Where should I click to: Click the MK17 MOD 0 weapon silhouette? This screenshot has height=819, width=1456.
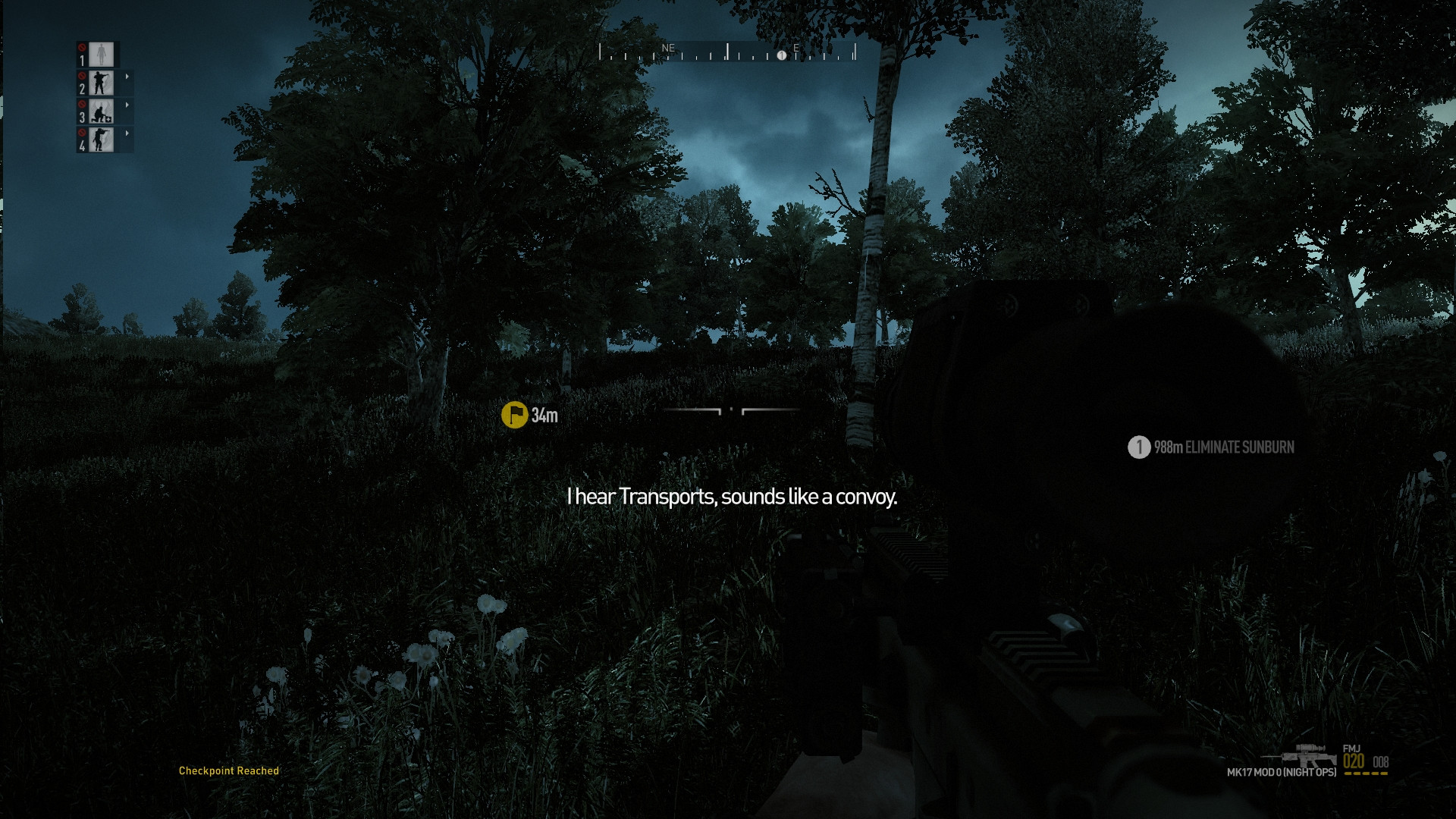click(1304, 758)
